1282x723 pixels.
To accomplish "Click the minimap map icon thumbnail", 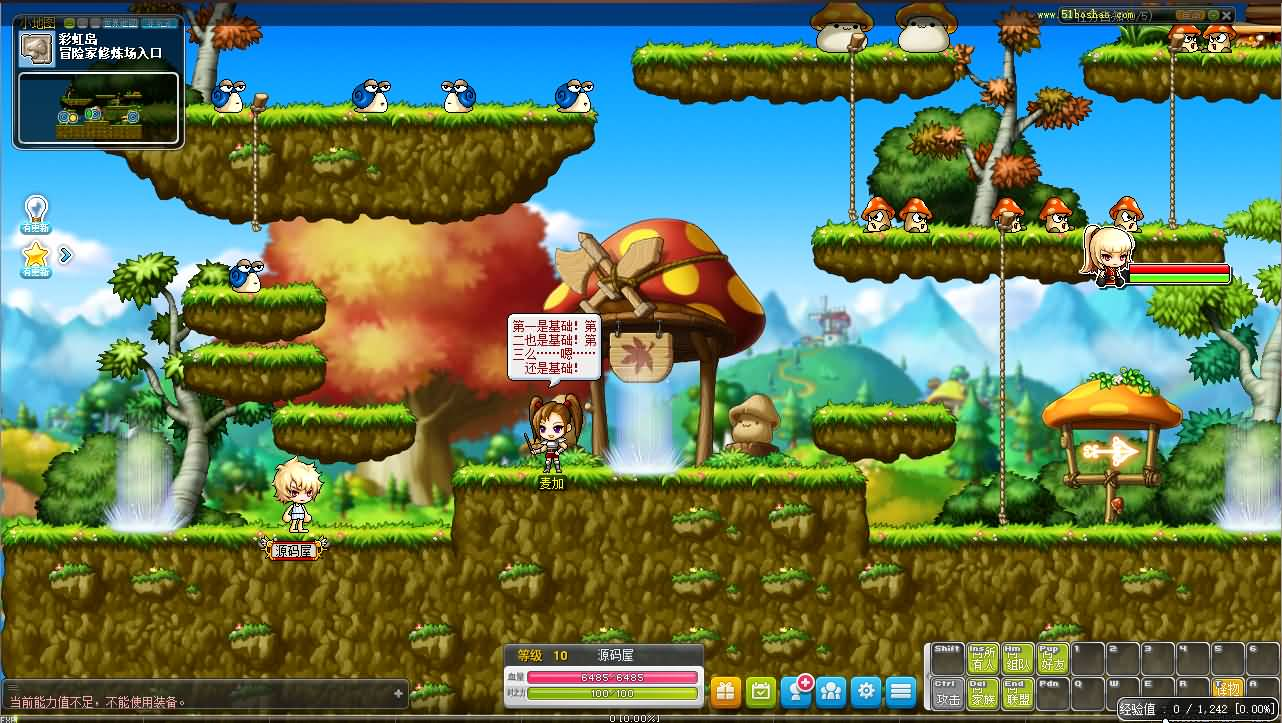I will click(36, 48).
